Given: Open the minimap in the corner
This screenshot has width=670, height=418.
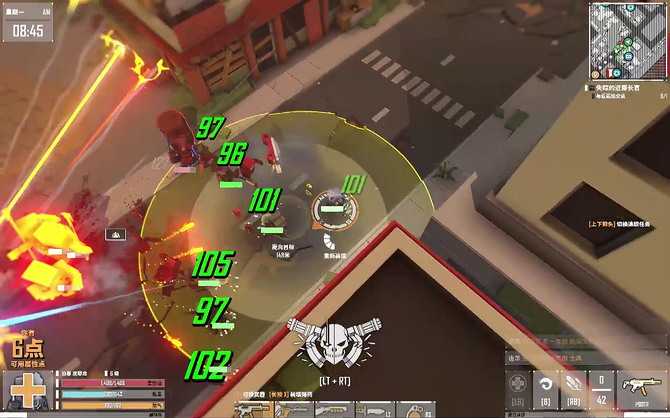Looking at the screenshot, I should 627,40.
